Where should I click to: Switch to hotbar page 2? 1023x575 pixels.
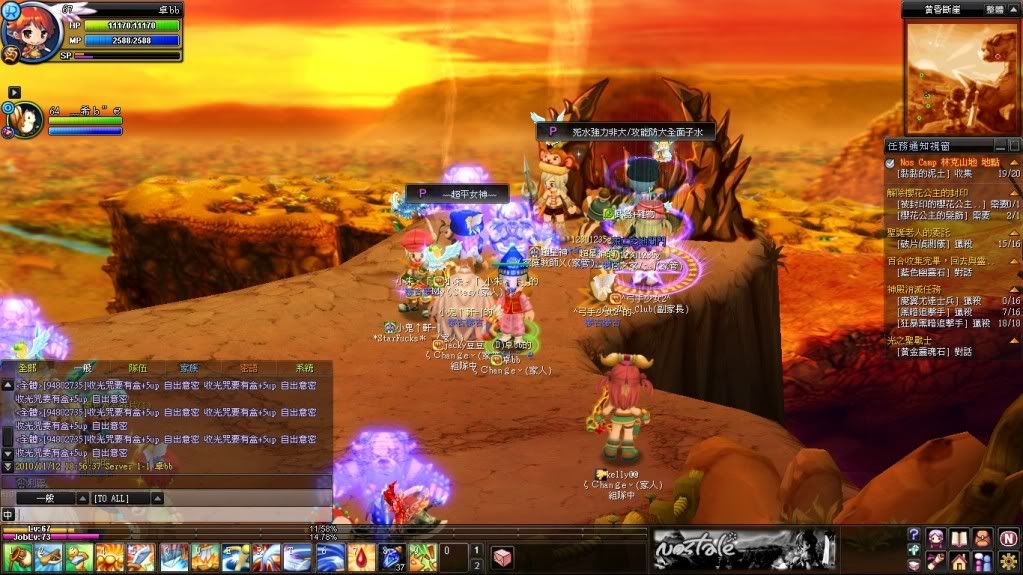click(x=477, y=565)
